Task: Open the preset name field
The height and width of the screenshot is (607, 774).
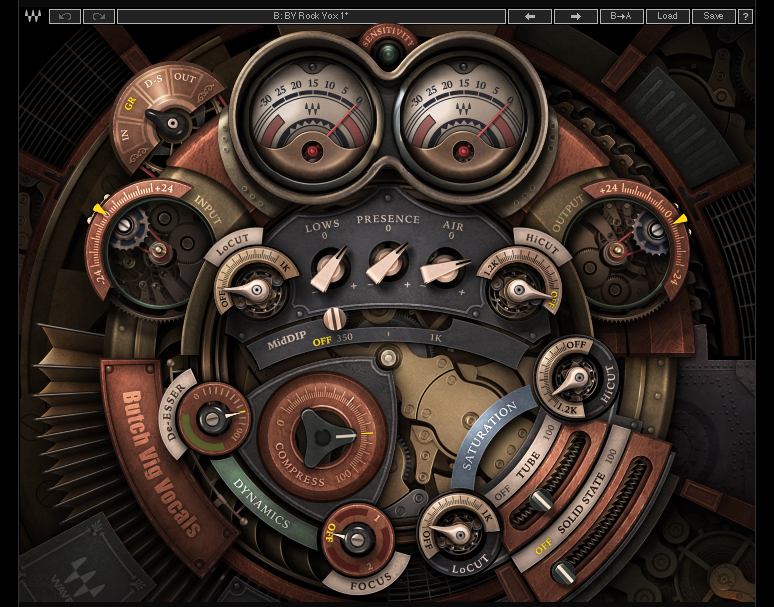Action: (x=311, y=16)
